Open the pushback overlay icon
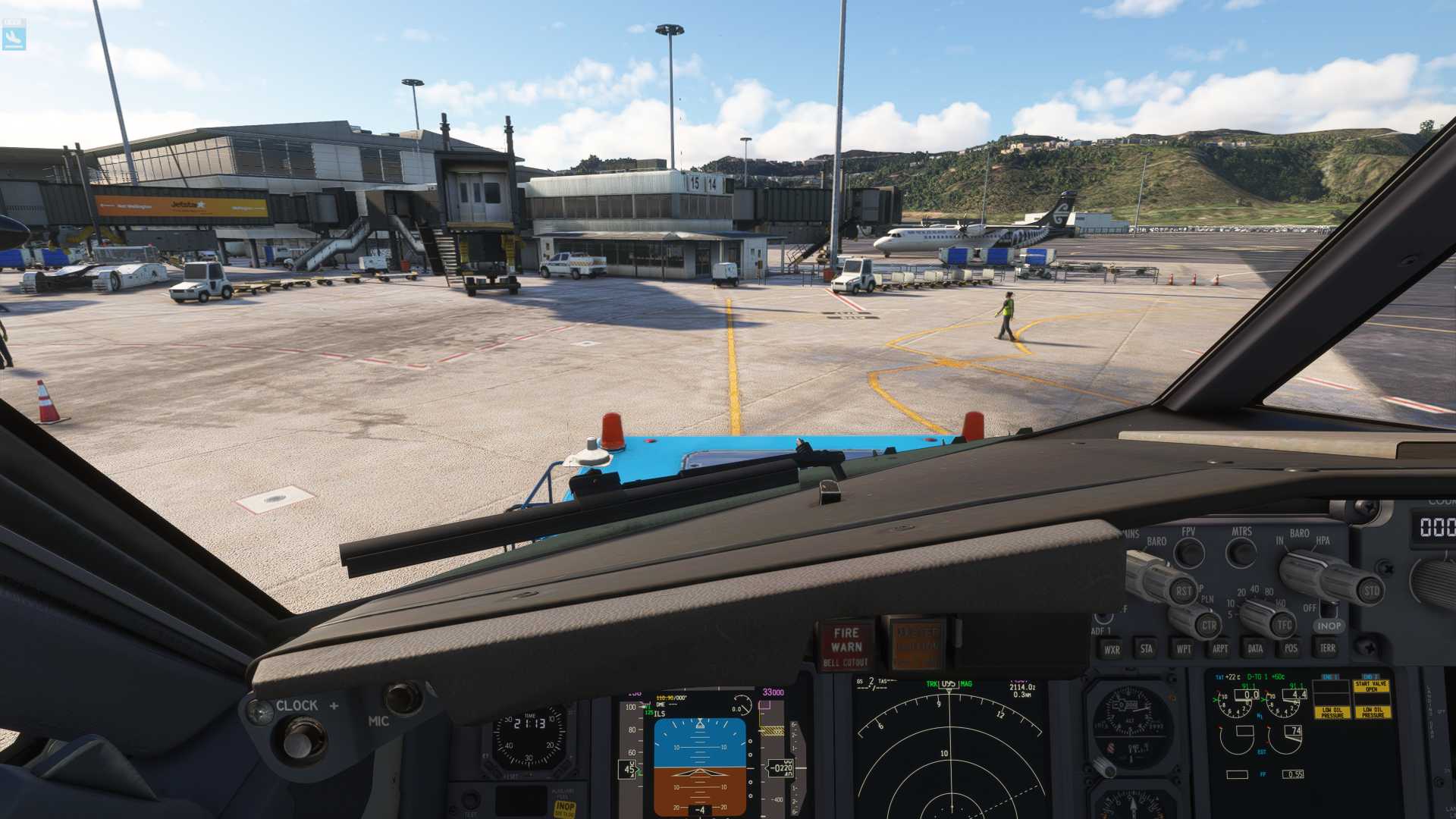 (x=14, y=34)
